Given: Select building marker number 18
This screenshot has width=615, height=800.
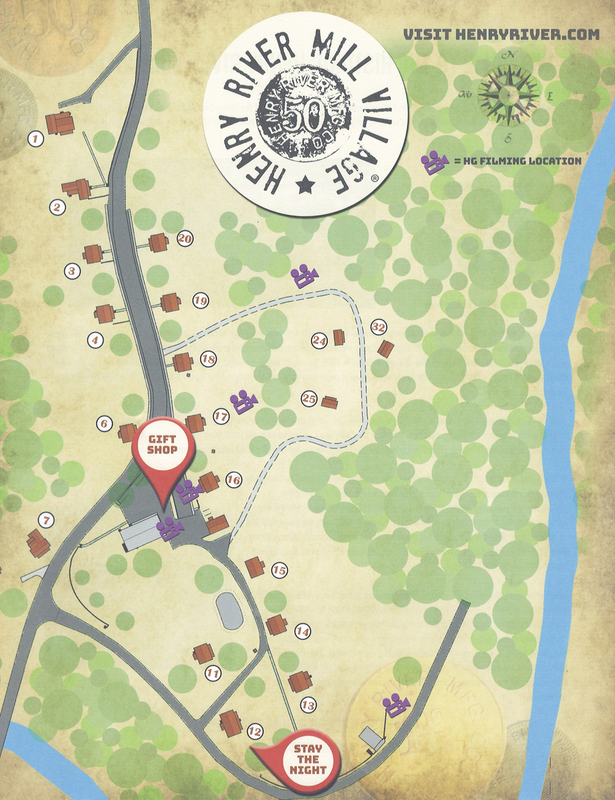Looking at the screenshot, I should point(208,359).
